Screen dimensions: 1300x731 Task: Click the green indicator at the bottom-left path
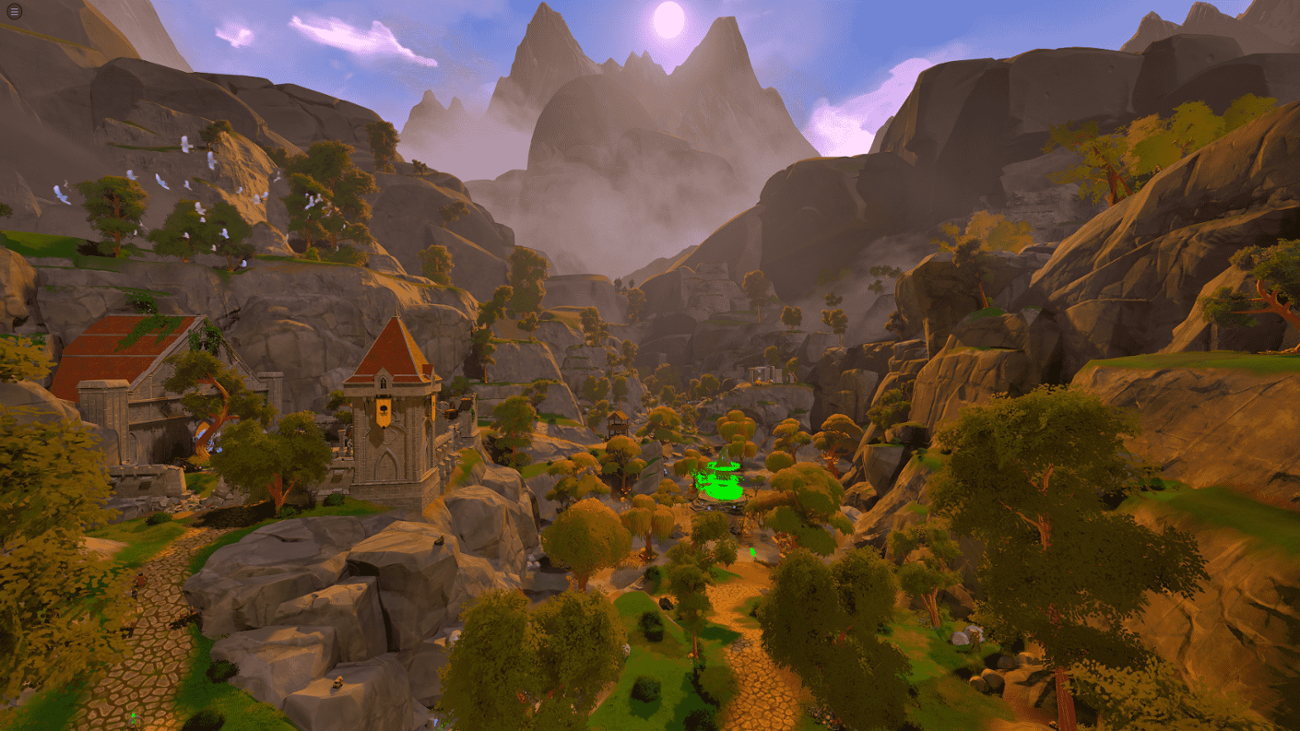click(131, 717)
